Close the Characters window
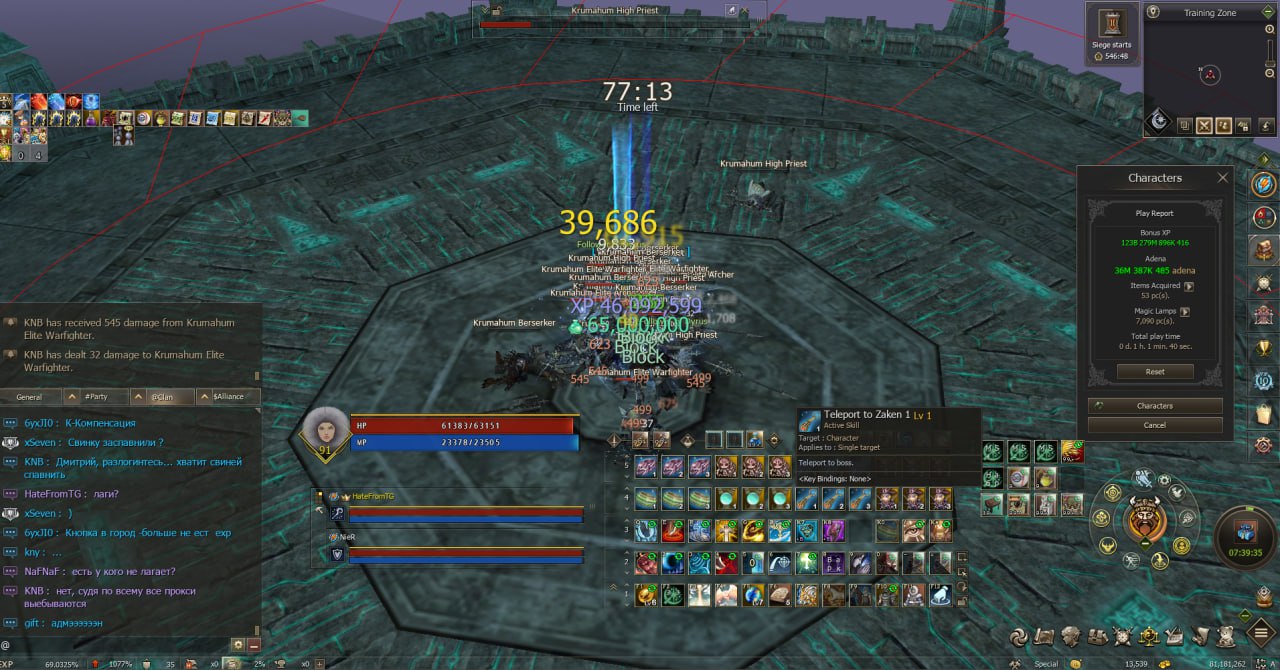Screen dimensions: 1280x670 point(1222,178)
